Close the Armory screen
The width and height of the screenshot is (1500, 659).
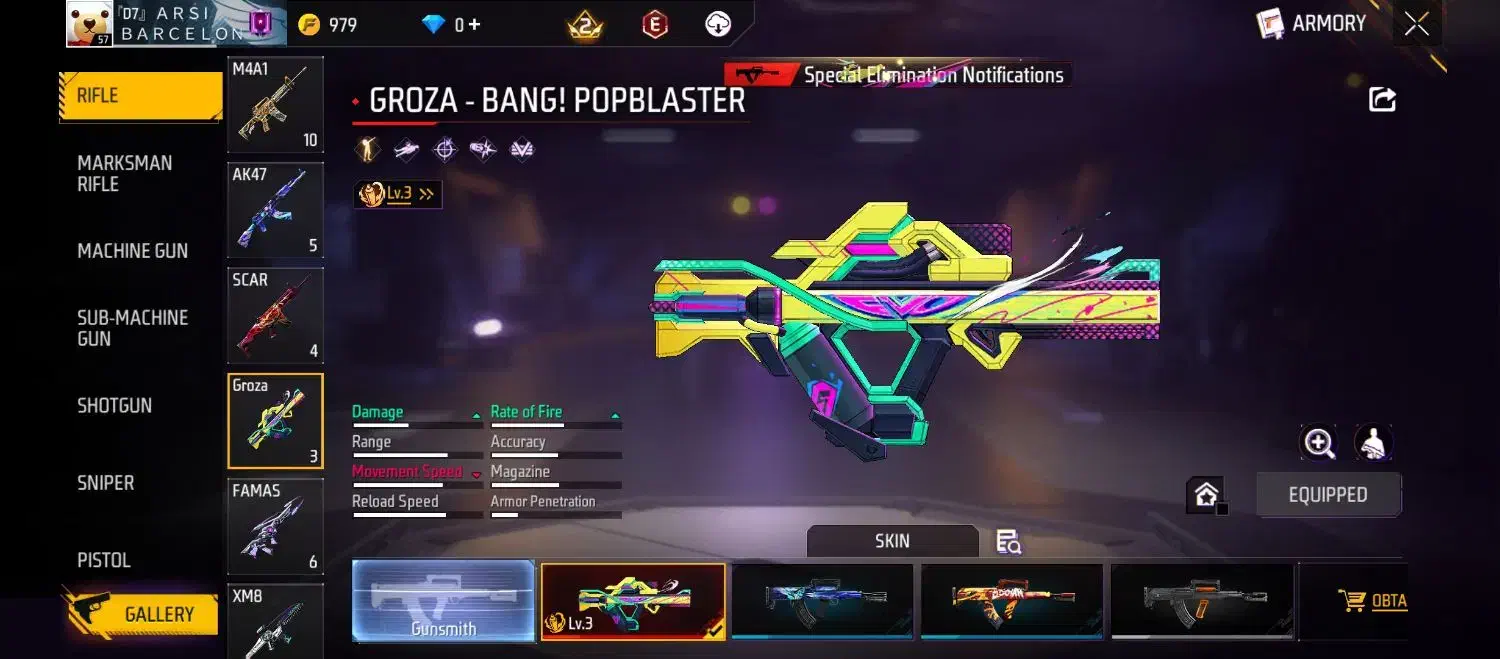(x=1416, y=24)
